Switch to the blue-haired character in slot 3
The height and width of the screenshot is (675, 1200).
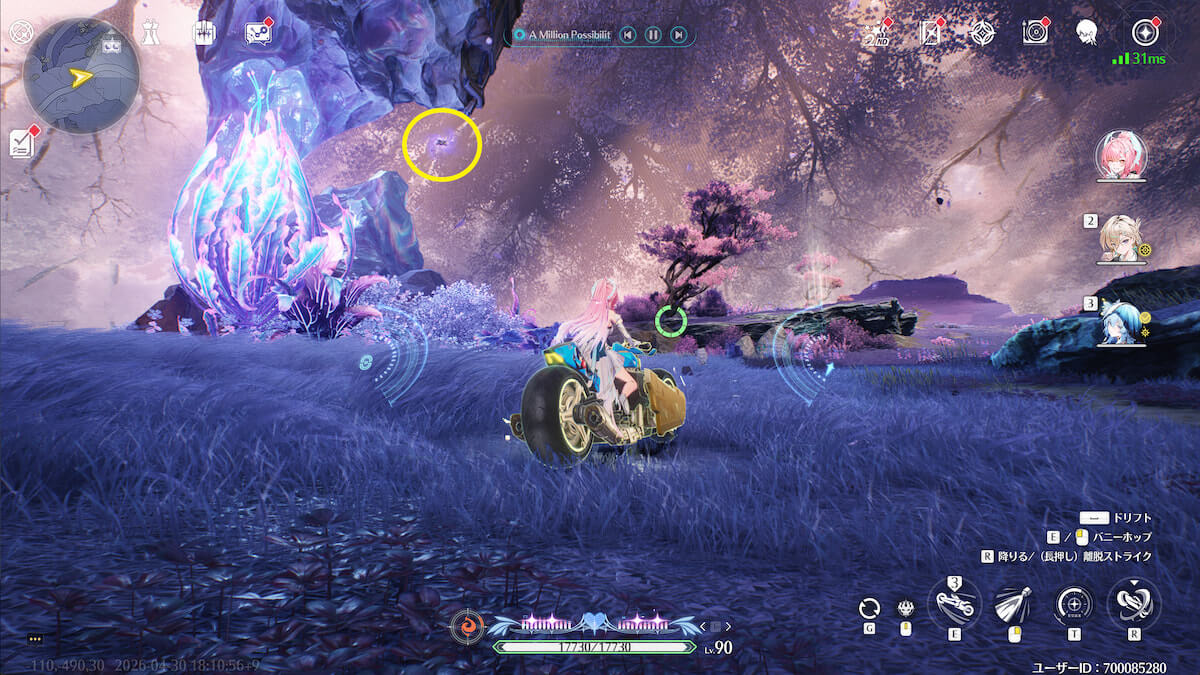tap(1119, 322)
